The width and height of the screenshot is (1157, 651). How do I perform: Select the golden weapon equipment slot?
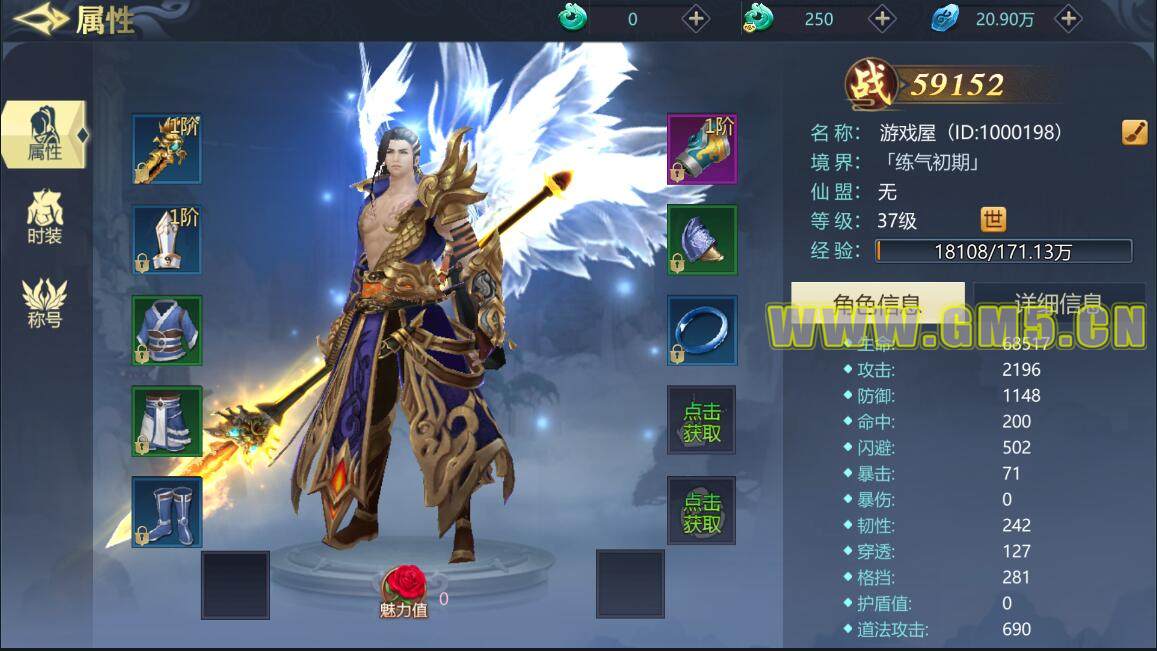pyautogui.click(x=167, y=149)
